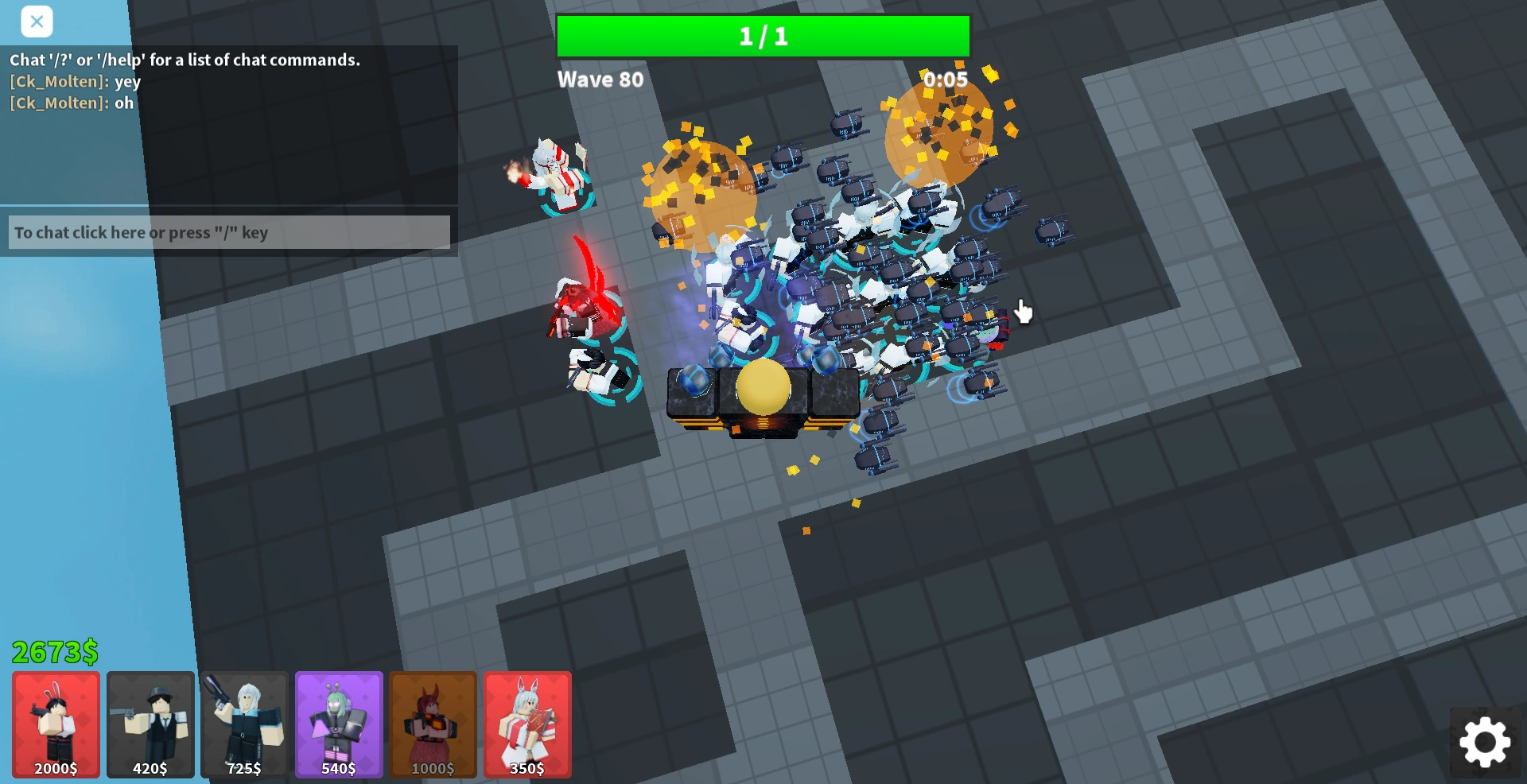The height and width of the screenshot is (784, 1527).
Task: Click Ck_Molten's chat message saying 'yey'
Action: point(76,81)
